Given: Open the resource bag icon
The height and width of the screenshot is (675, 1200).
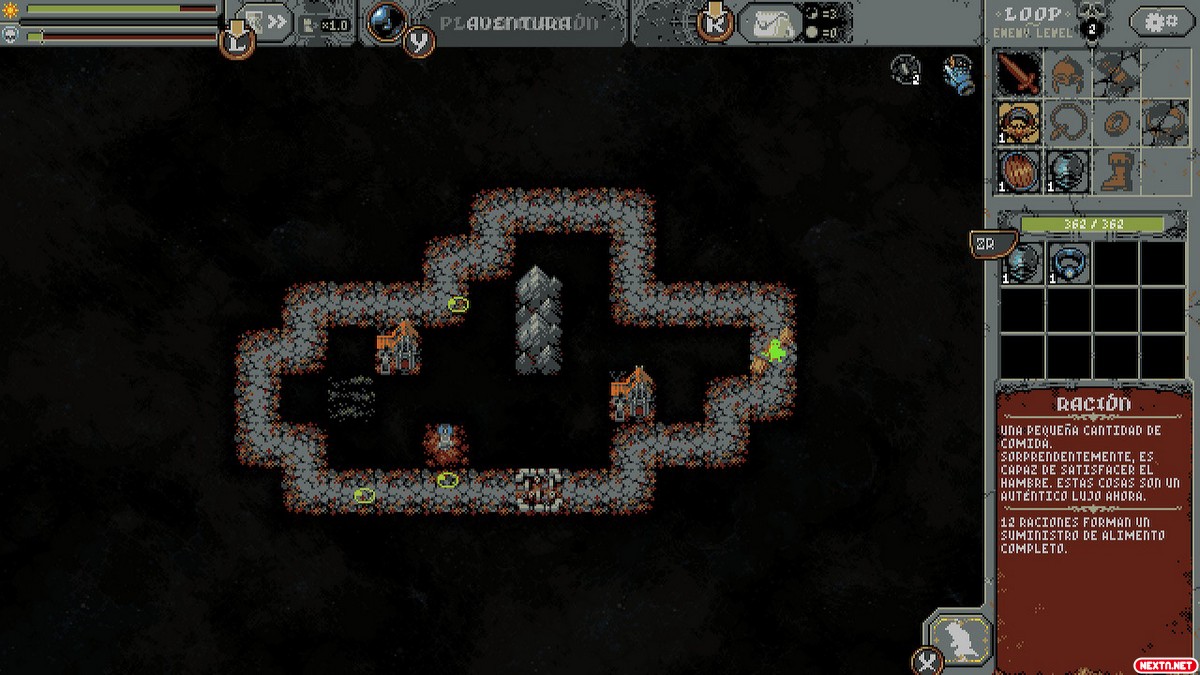Looking at the screenshot, I should [x=771, y=22].
